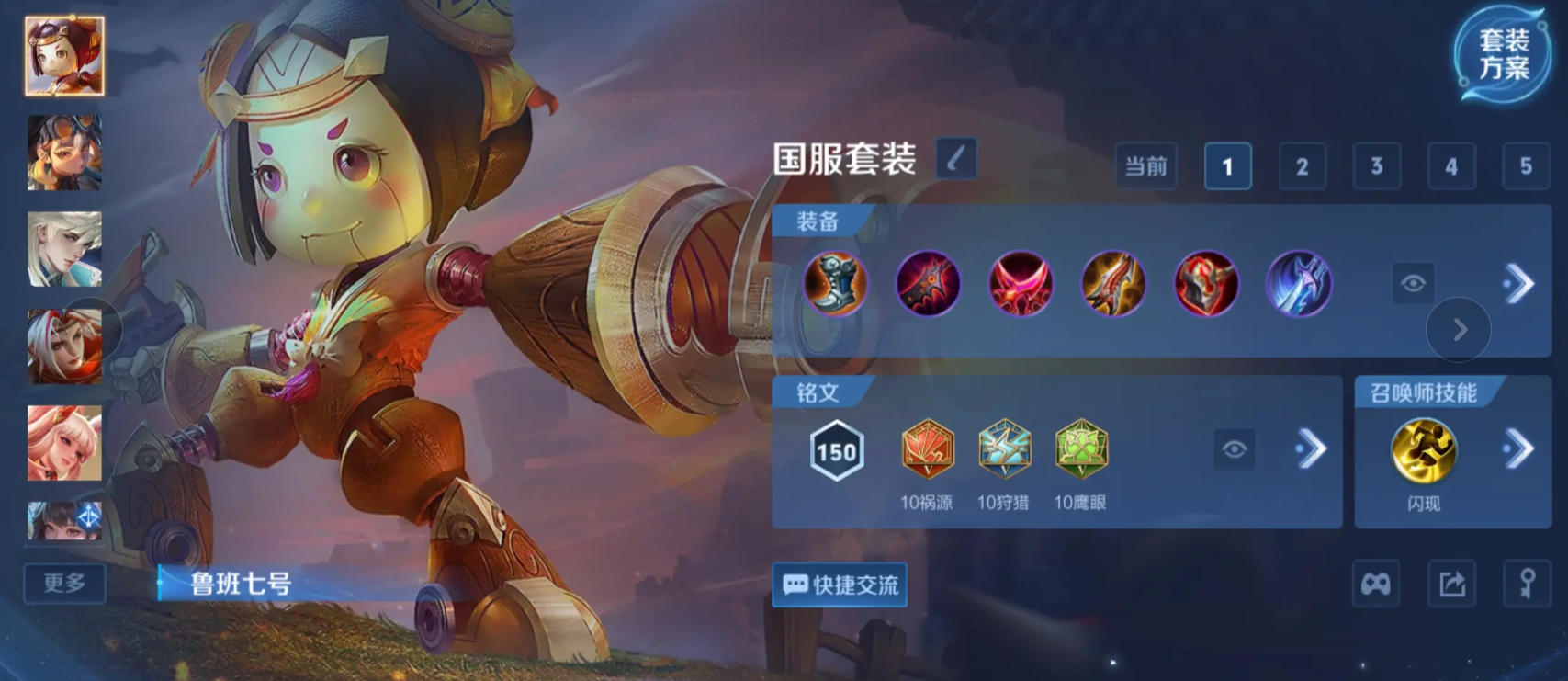Screen dimensions: 1568x681
Task: Click the circular right arrow beside equipment panel
Action: click(x=1459, y=331)
